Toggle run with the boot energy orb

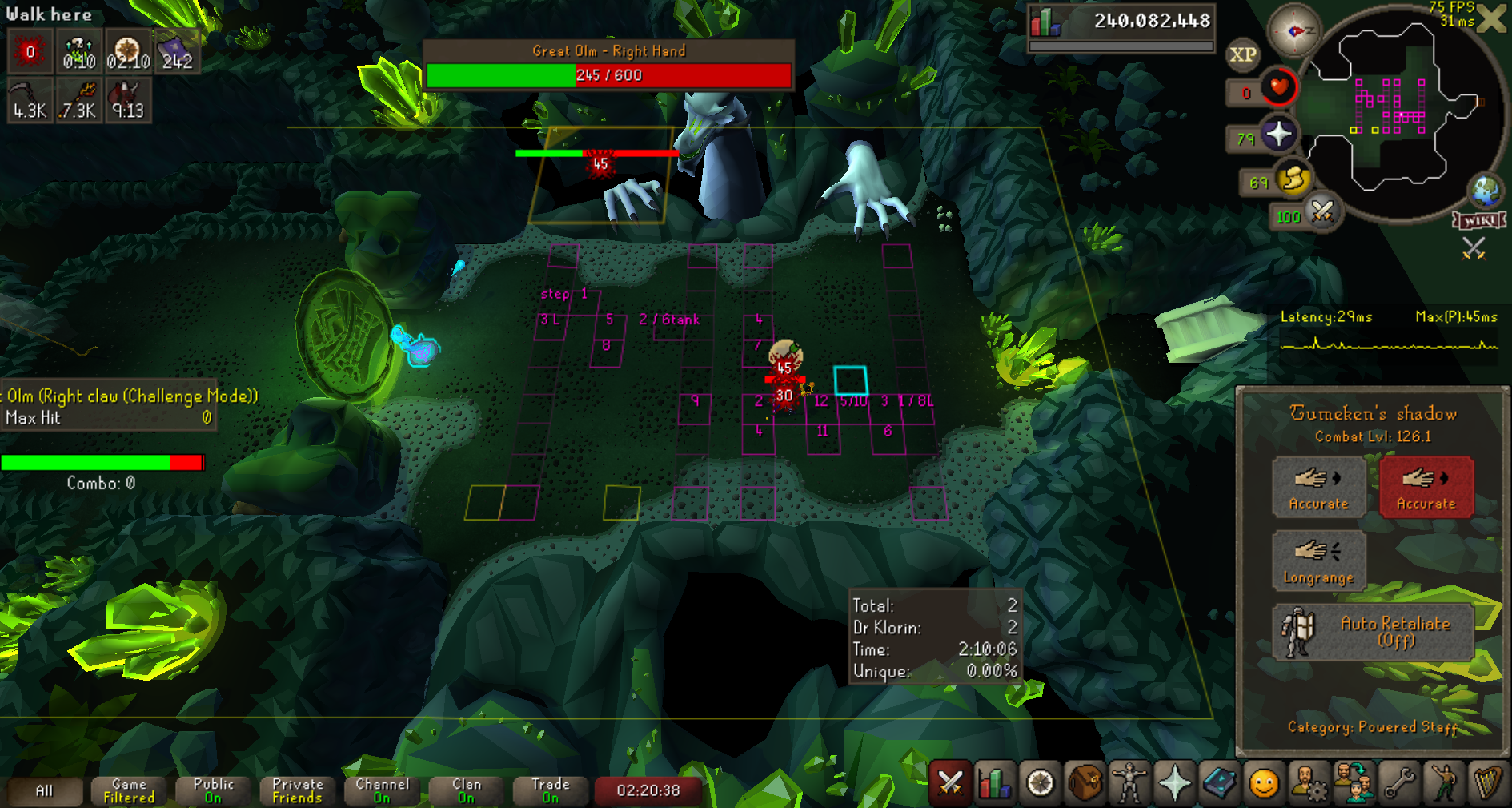point(1293,179)
